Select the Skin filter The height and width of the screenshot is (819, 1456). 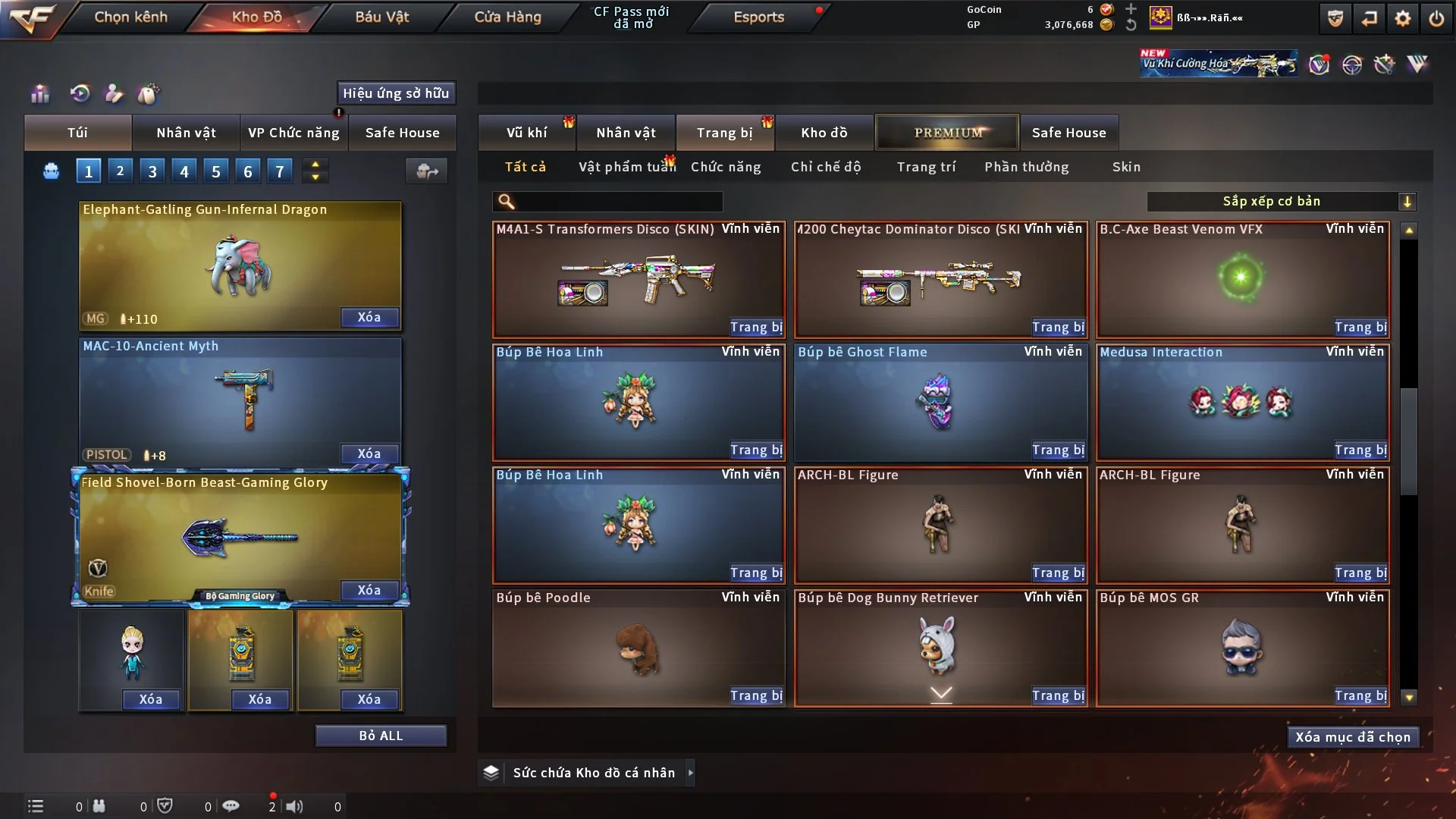1126,167
